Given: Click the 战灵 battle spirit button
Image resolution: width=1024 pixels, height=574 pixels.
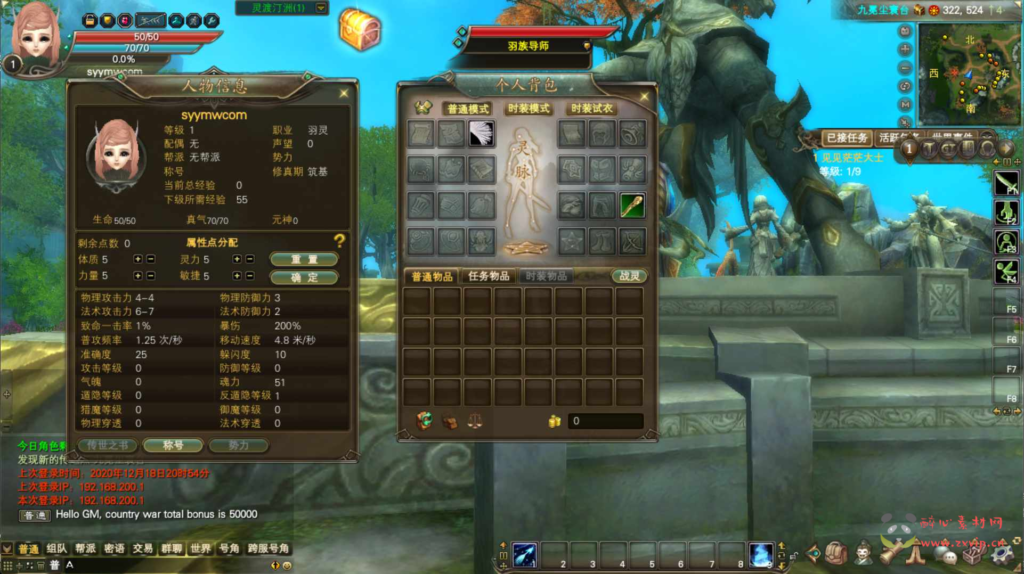Looking at the screenshot, I should point(629,276).
